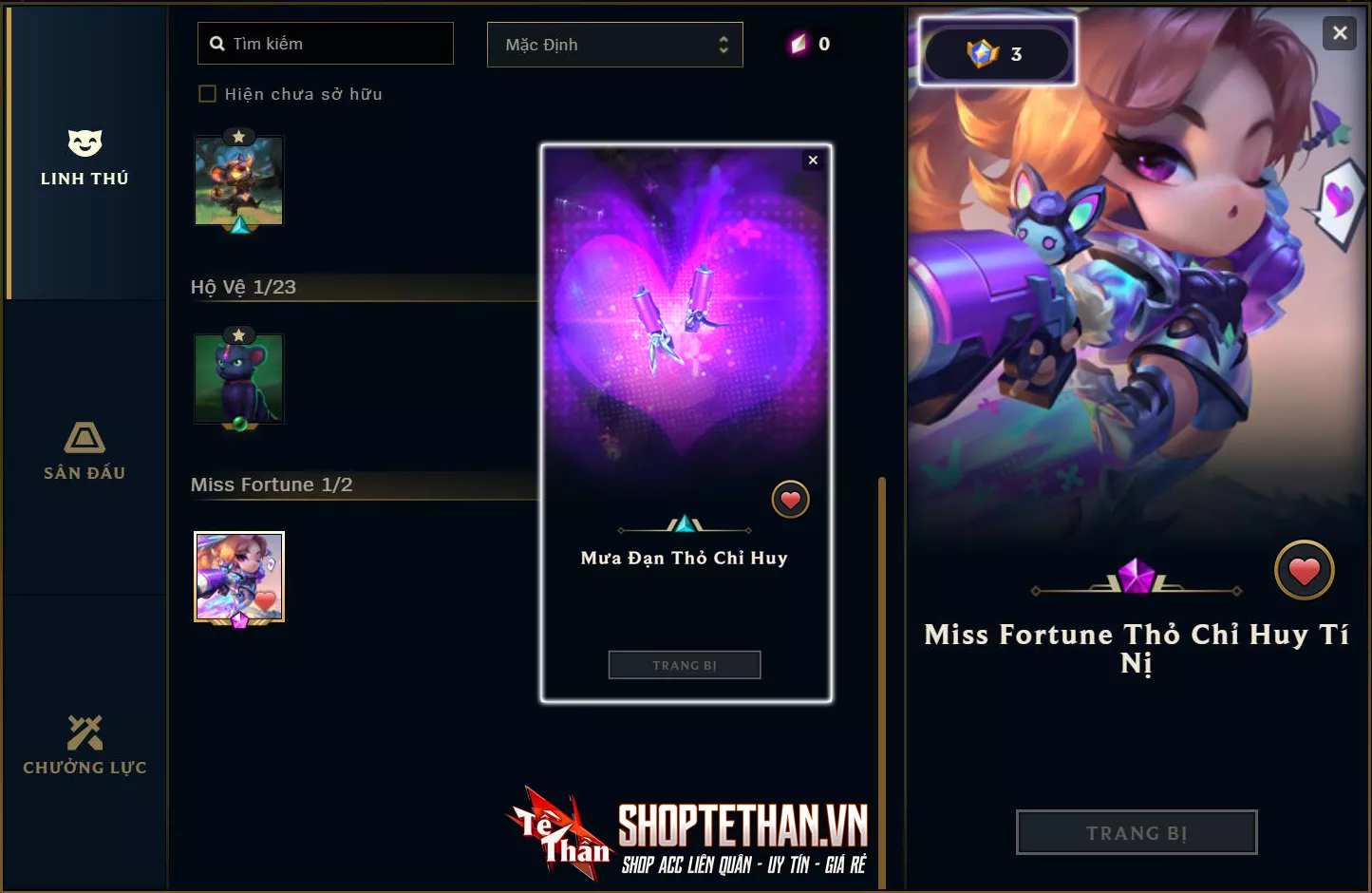Select the fiery little legend thumbnail

click(239, 180)
